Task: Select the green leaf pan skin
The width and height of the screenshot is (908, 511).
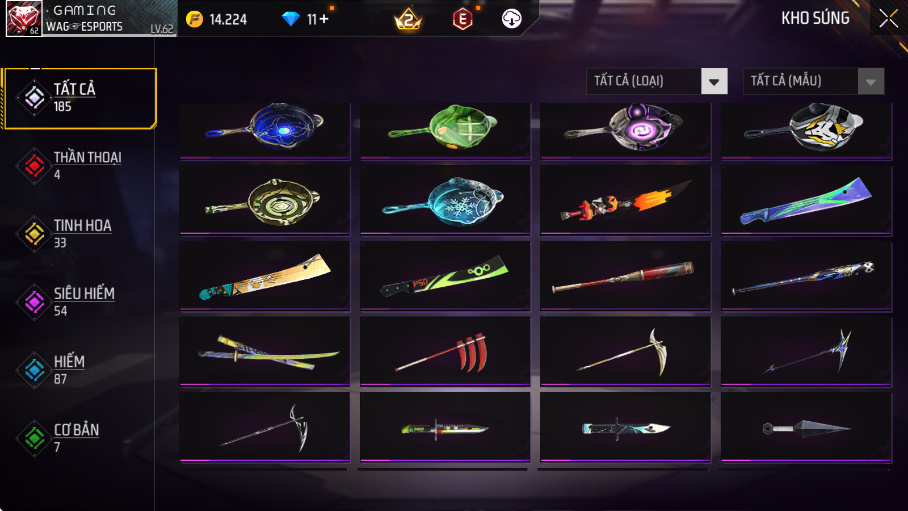Action: (x=445, y=129)
